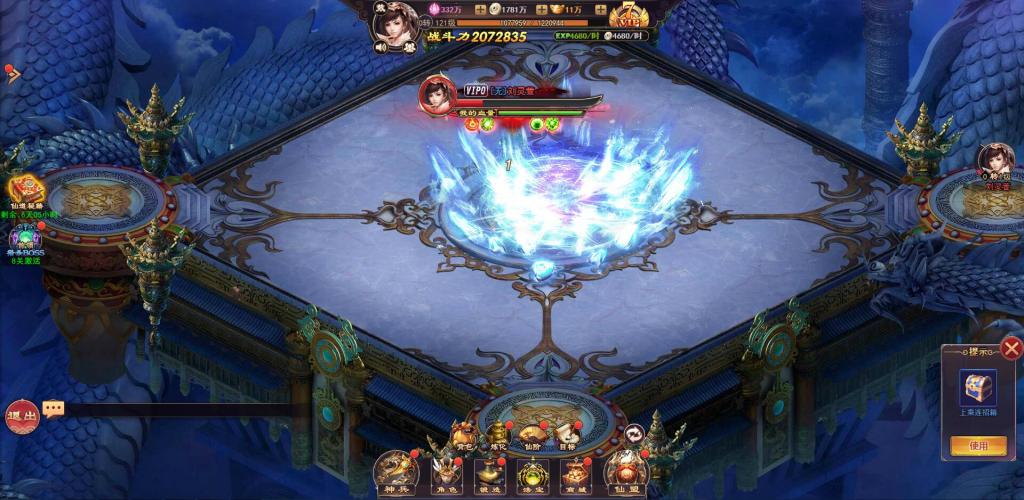Viewport: 1024px width, 500px height.
Task: Open the 商城 shop chest icon
Action: (x=578, y=470)
